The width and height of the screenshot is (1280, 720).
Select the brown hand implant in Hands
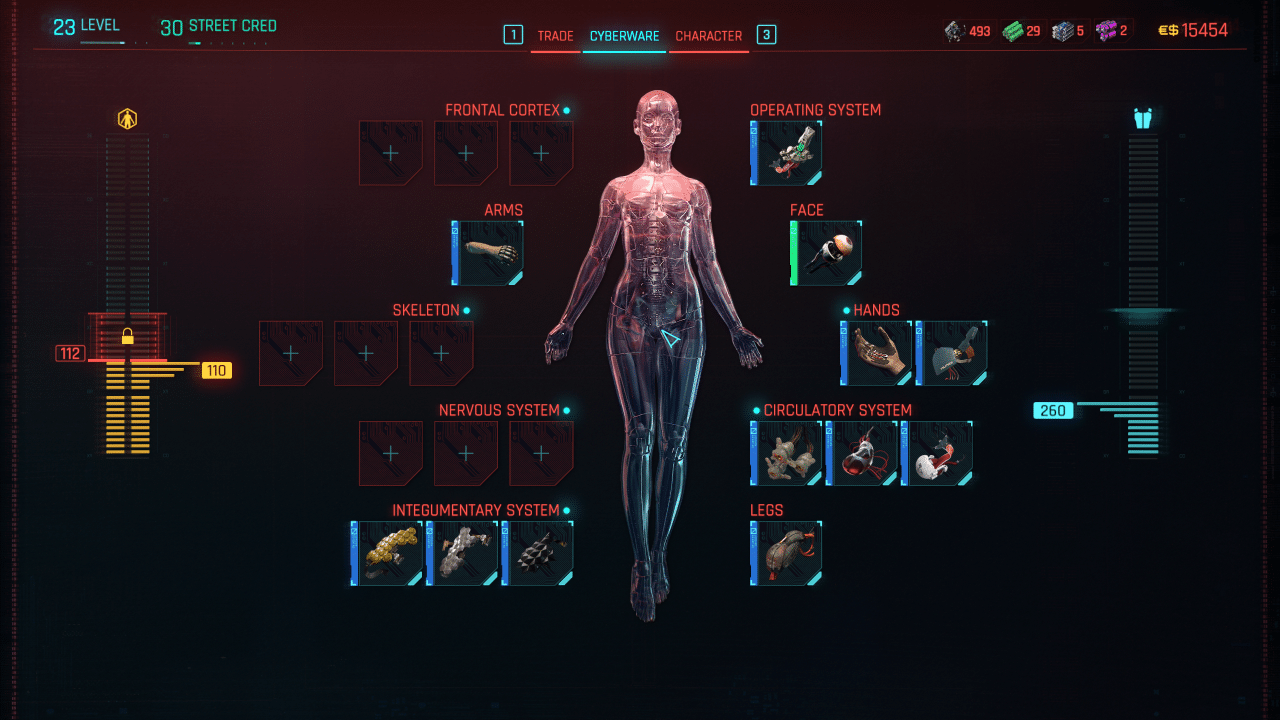click(877, 353)
